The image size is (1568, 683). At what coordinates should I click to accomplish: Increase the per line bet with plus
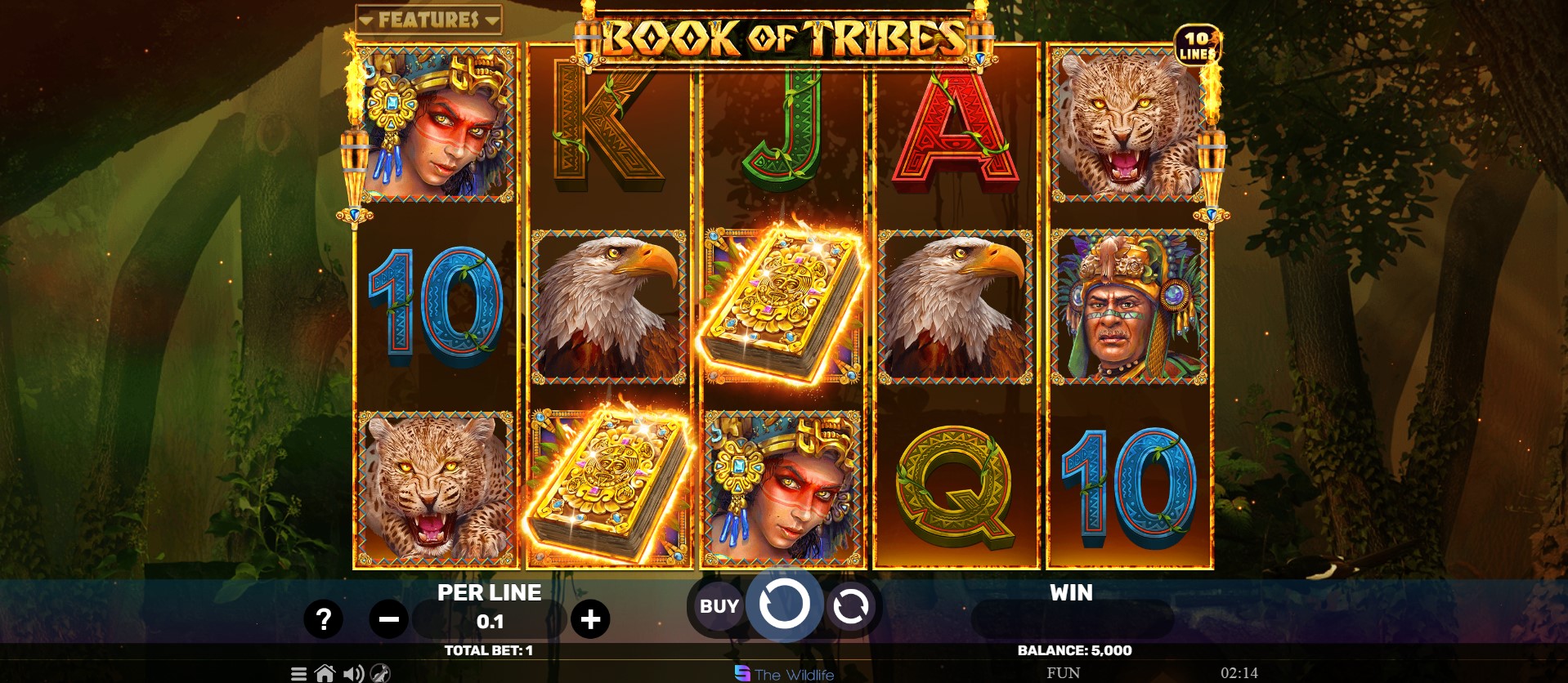pos(590,619)
